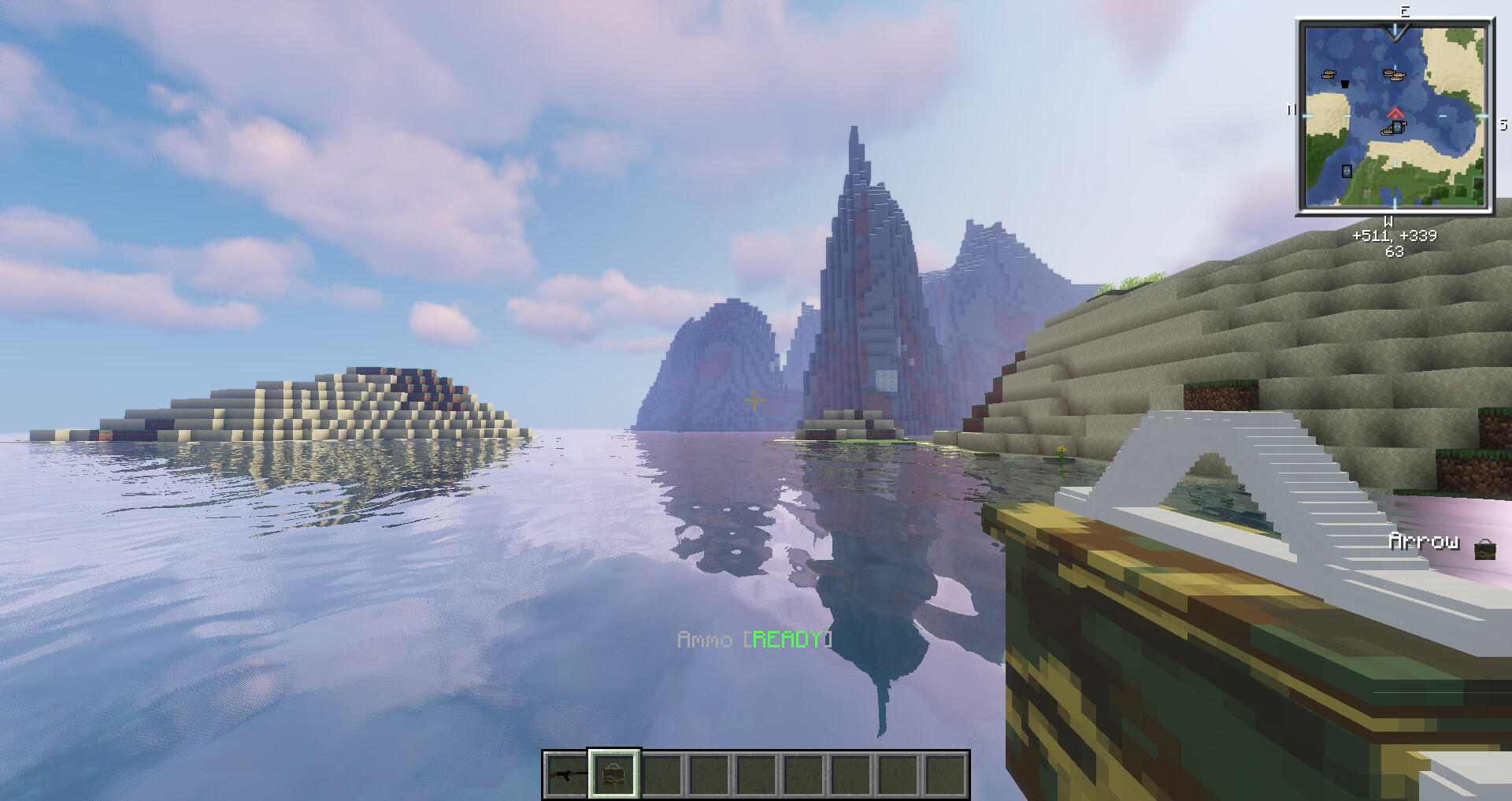This screenshot has width=1512, height=801.
Task: Click the minimap in the corner
Action: tap(1395, 117)
